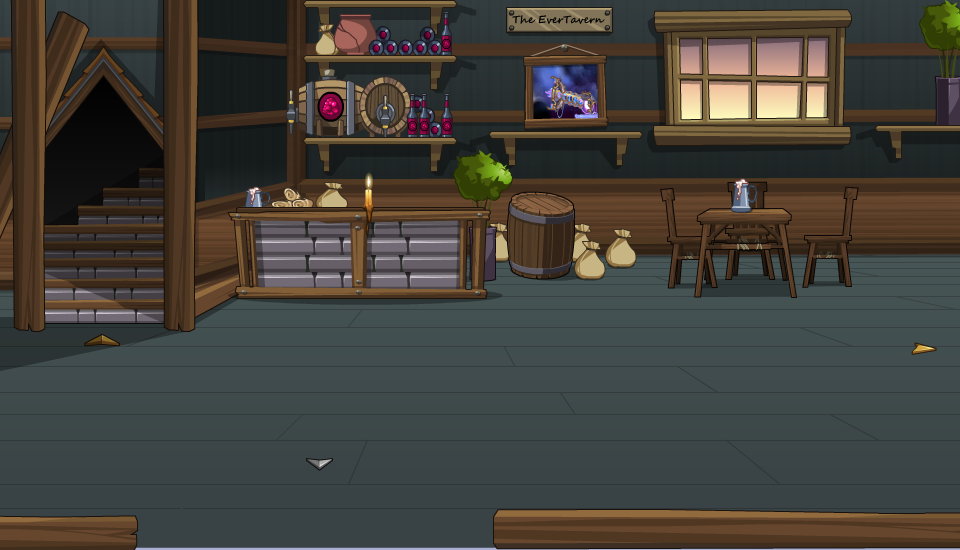Click the gold up arrow by the stairs
The height and width of the screenshot is (550, 960).
(x=102, y=341)
